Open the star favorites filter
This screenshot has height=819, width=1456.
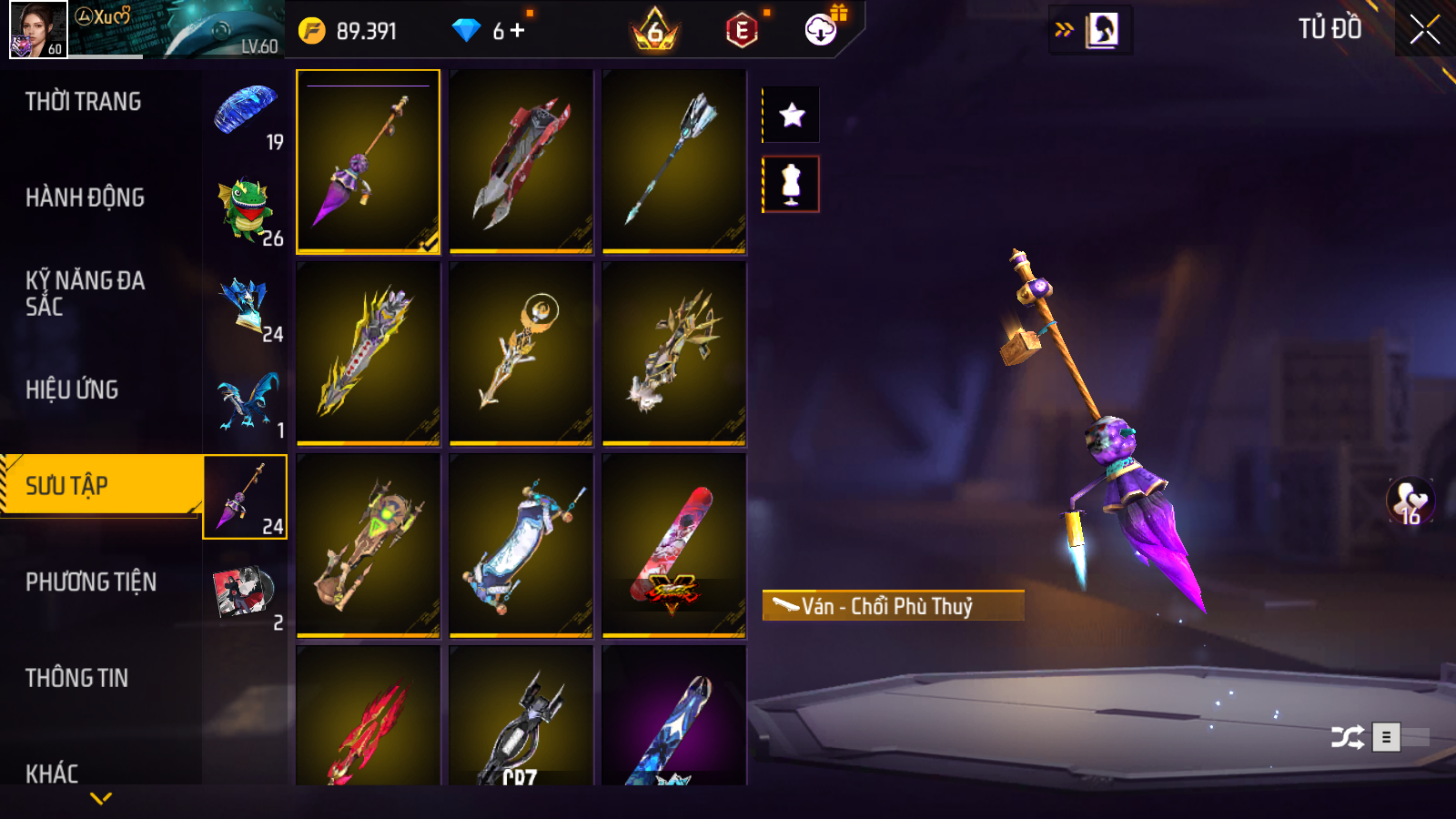[x=792, y=115]
